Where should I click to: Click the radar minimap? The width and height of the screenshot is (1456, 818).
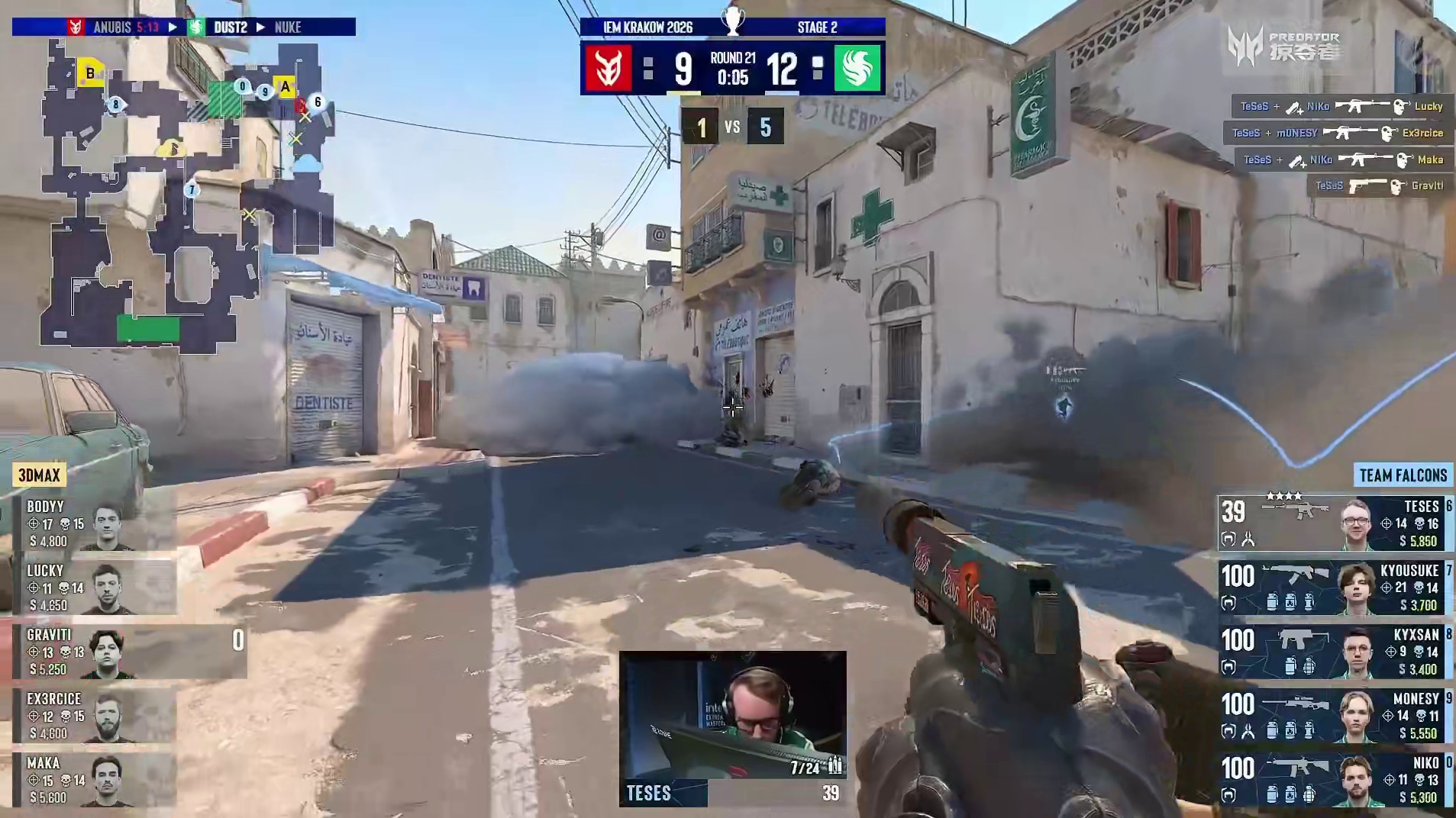pyautogui.click(x=187, y=195)
